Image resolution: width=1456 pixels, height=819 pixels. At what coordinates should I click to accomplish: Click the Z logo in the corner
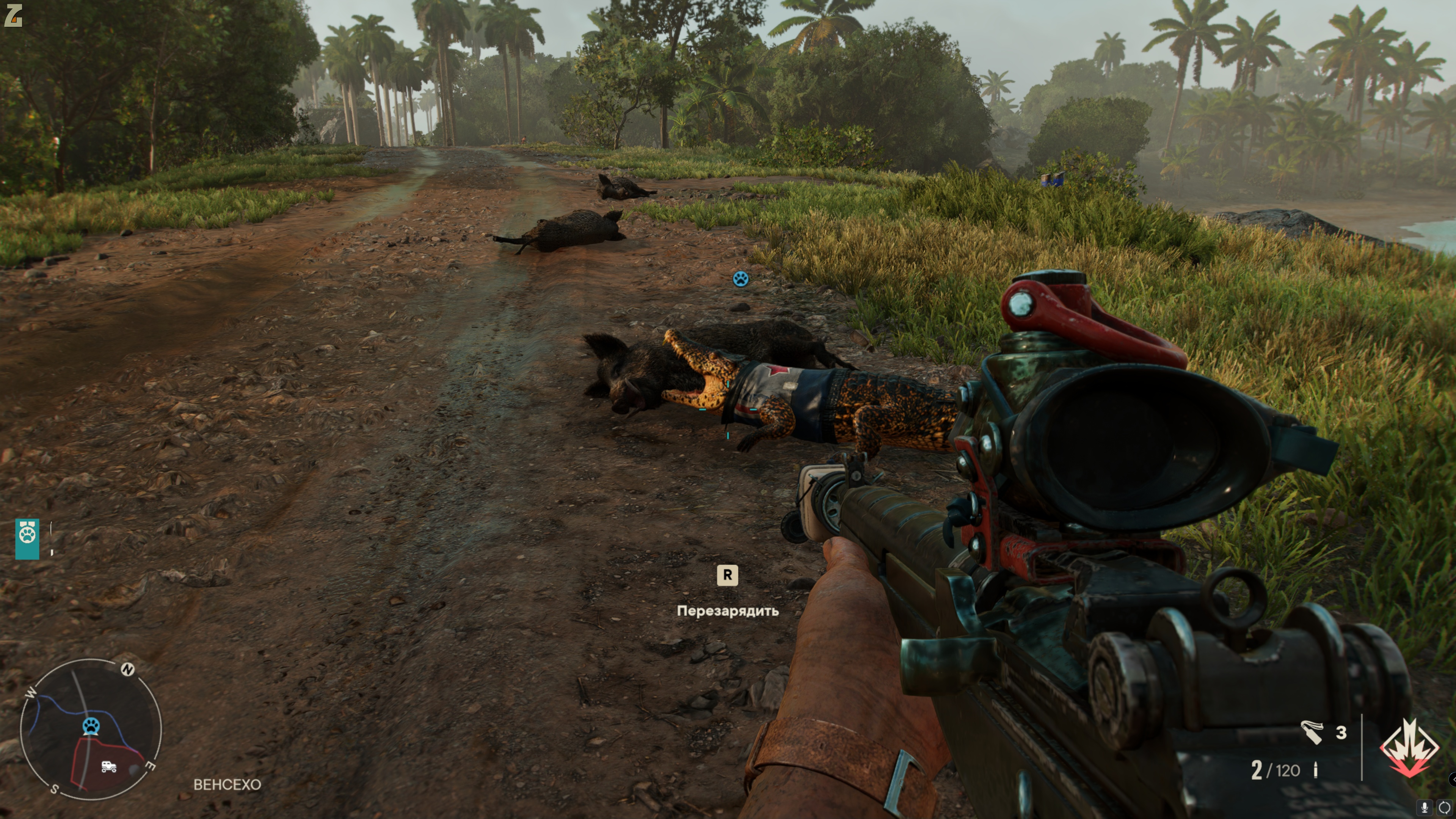point(13,15)
